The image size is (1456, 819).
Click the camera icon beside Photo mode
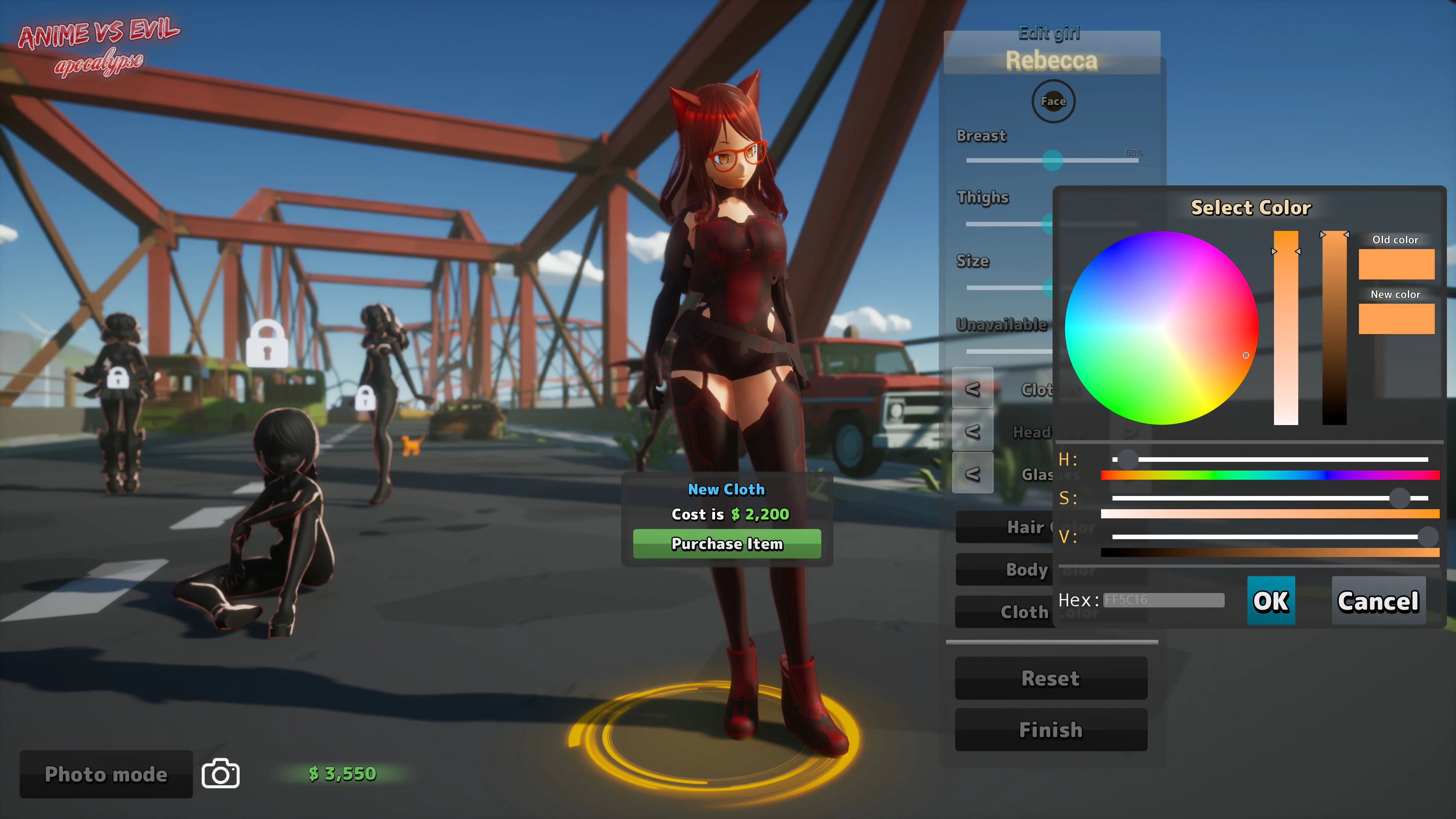(x=219, y=774)
